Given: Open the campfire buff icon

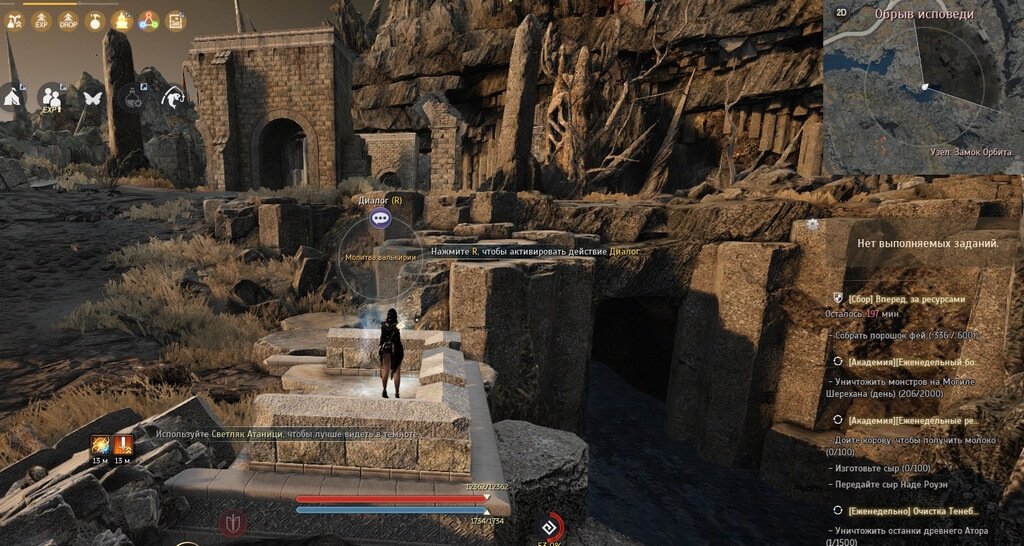Looking at the screenshot, I should click(x=122, y=20).
